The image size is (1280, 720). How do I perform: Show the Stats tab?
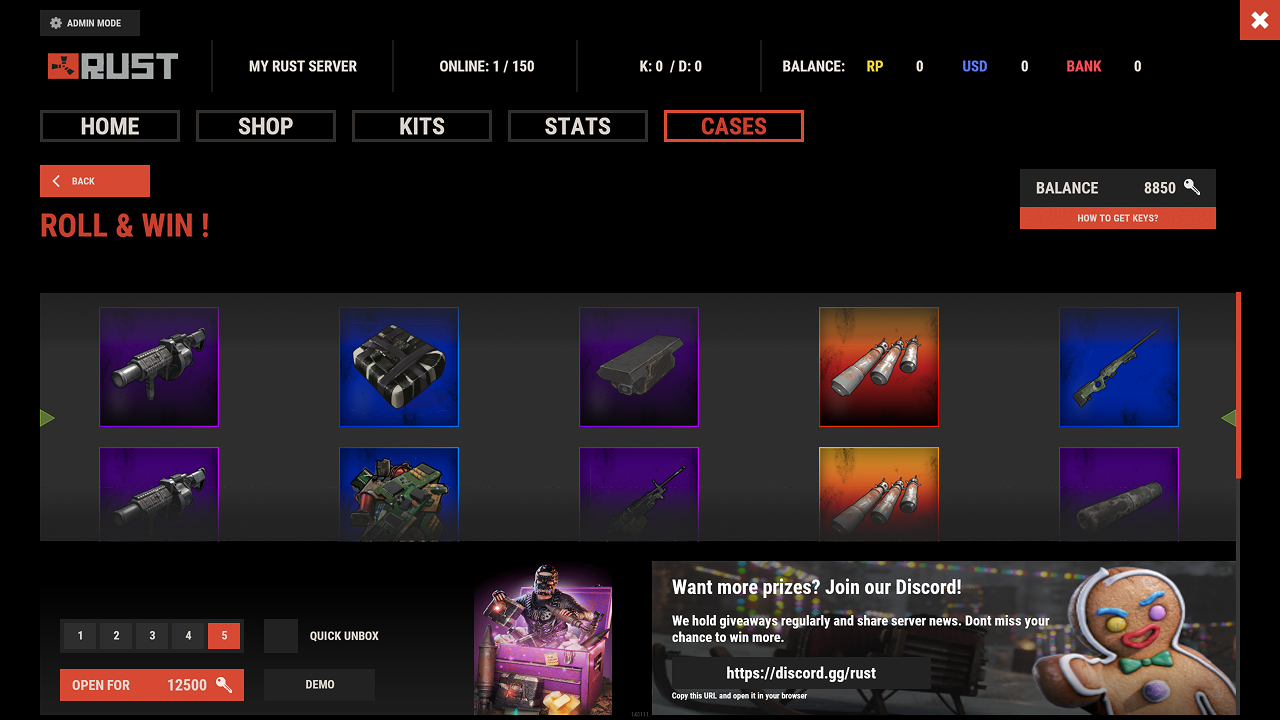(578, 126)
